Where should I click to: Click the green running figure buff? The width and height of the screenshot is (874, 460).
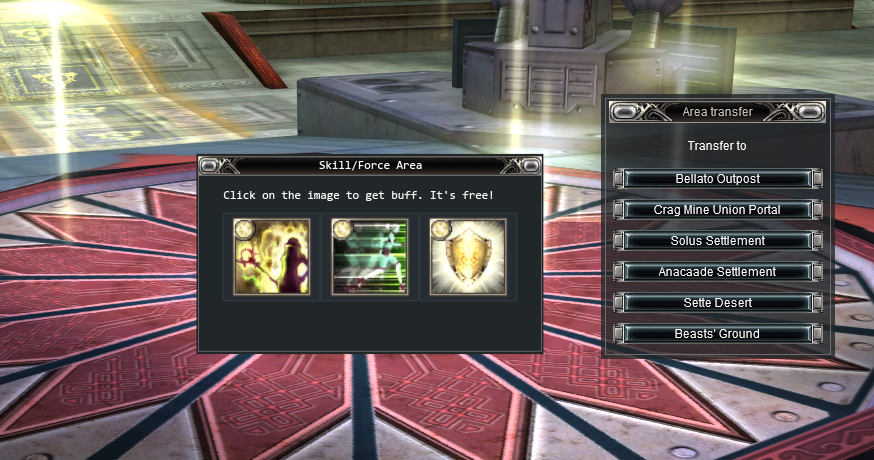[370, 257]
